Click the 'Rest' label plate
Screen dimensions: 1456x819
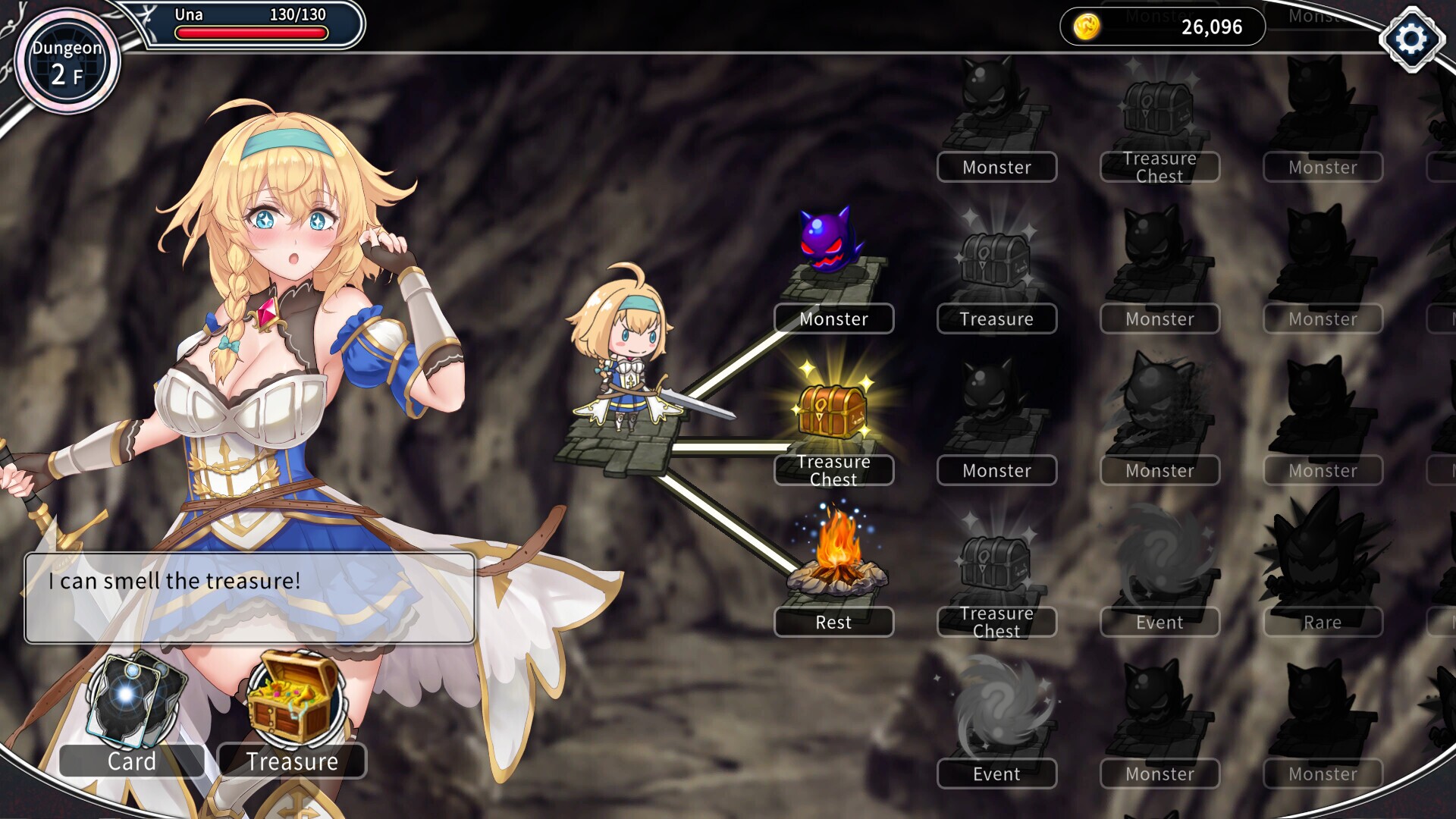click(834, 622)
